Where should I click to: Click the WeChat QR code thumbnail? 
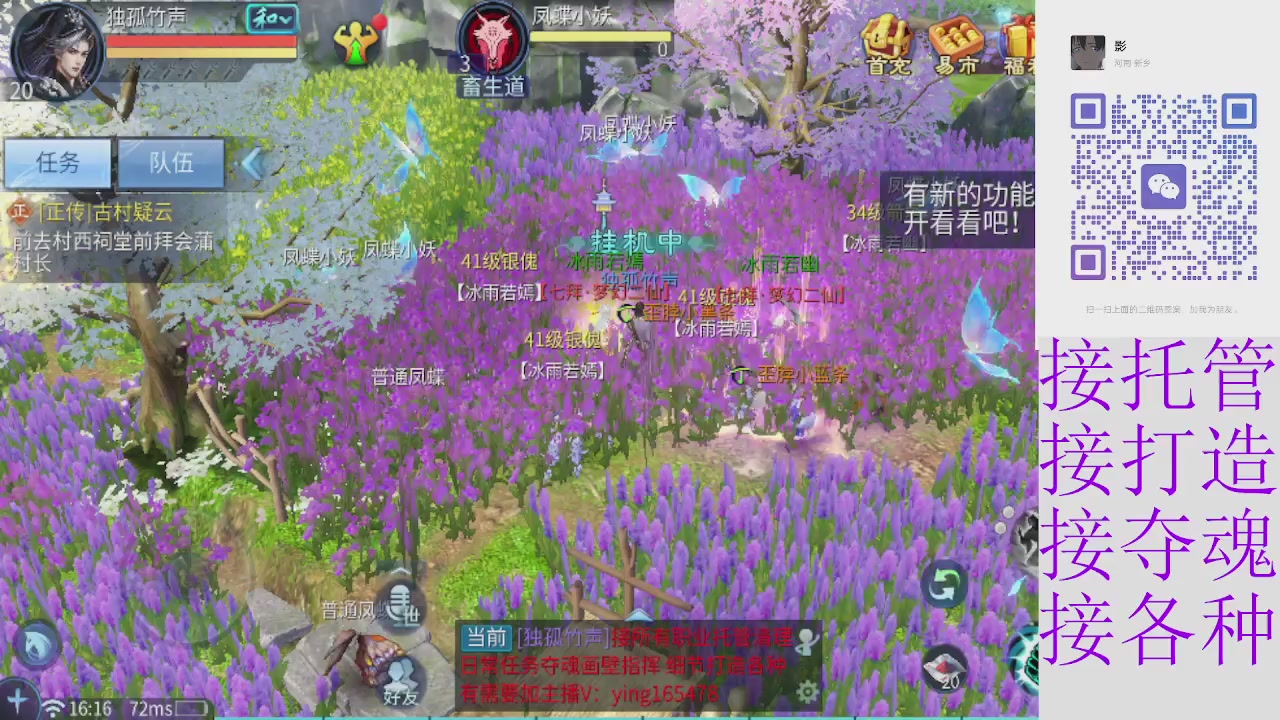coord(1163,186)
